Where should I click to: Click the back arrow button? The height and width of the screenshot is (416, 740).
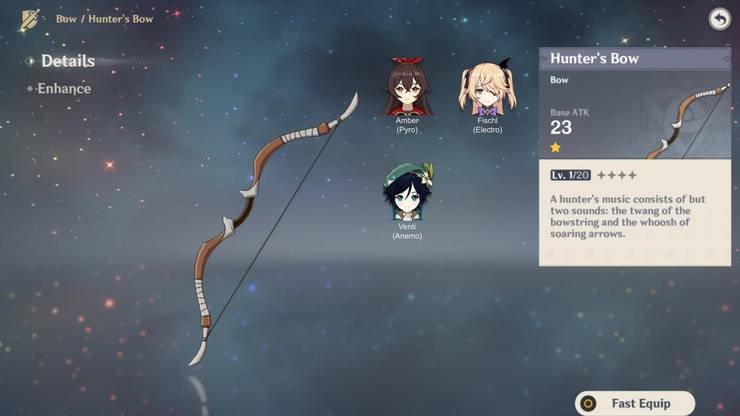718,19
